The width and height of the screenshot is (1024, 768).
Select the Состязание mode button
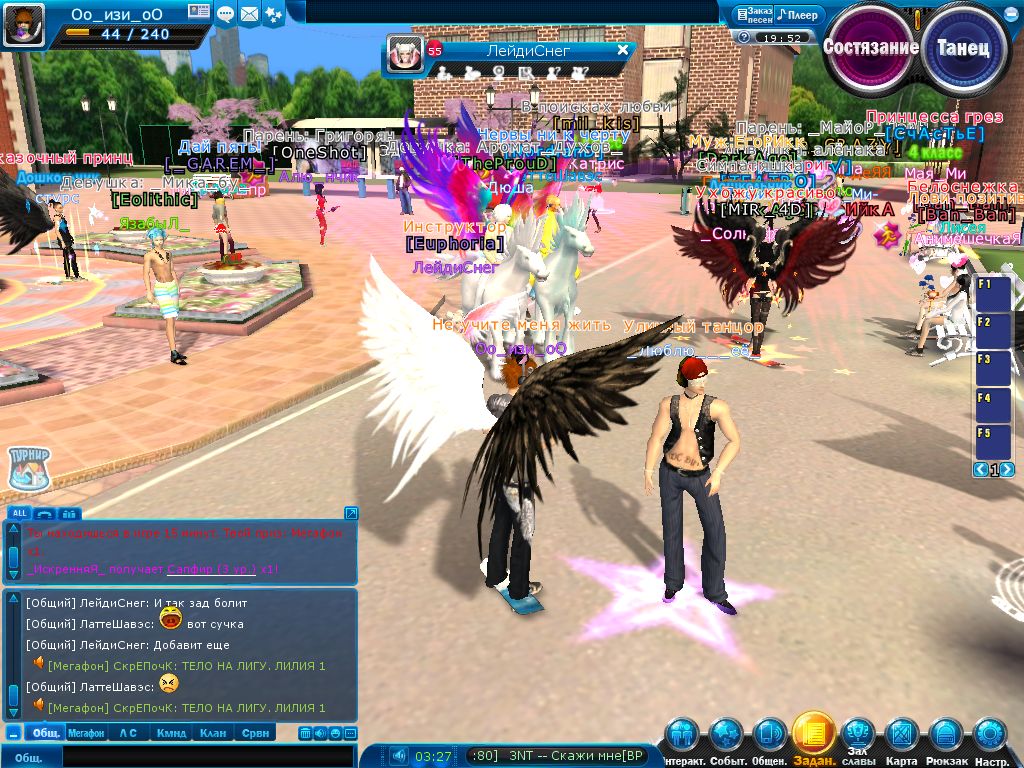coord(870,47)
